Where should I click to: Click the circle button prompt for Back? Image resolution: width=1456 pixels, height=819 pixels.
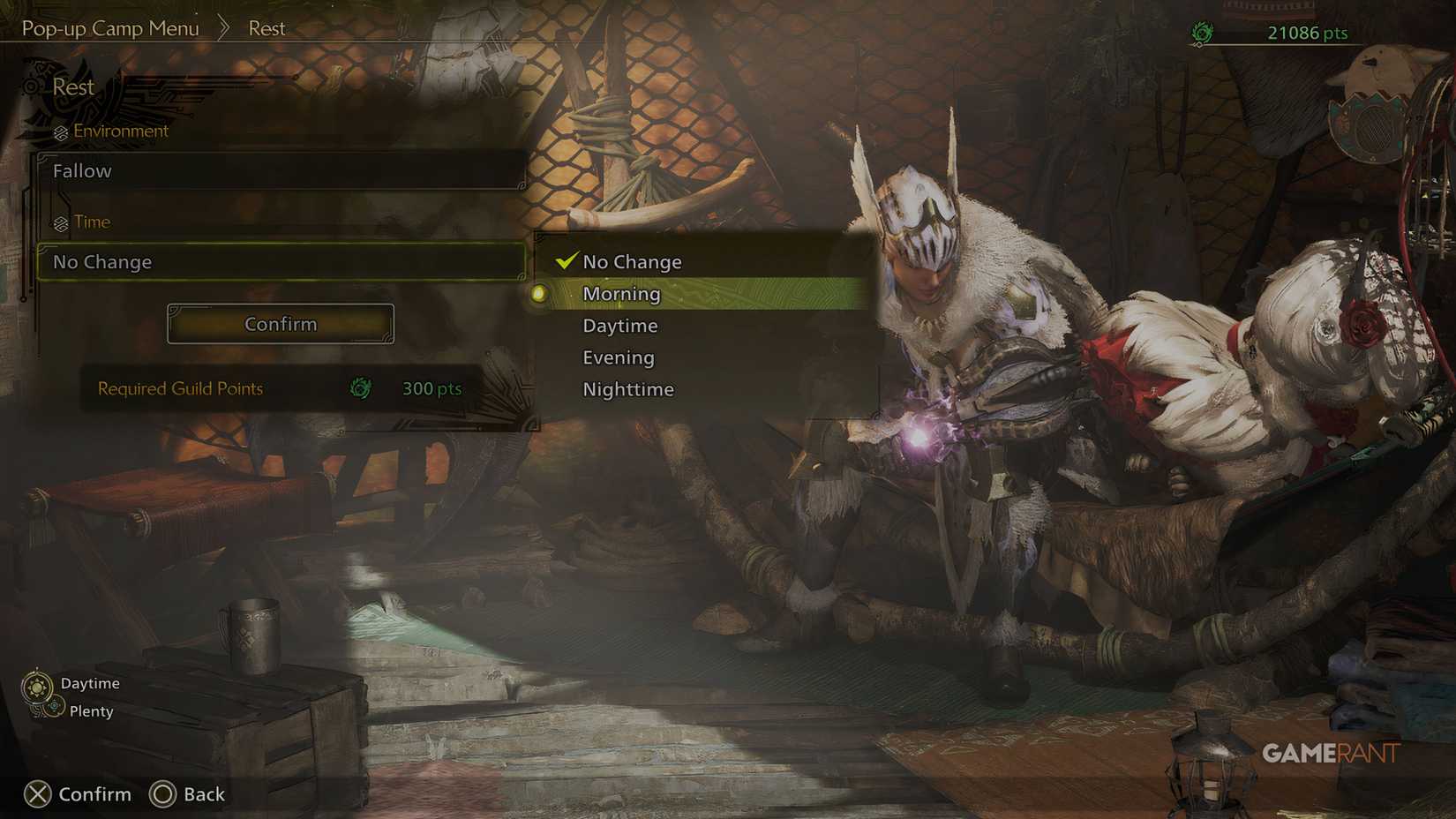coord(163,793)
